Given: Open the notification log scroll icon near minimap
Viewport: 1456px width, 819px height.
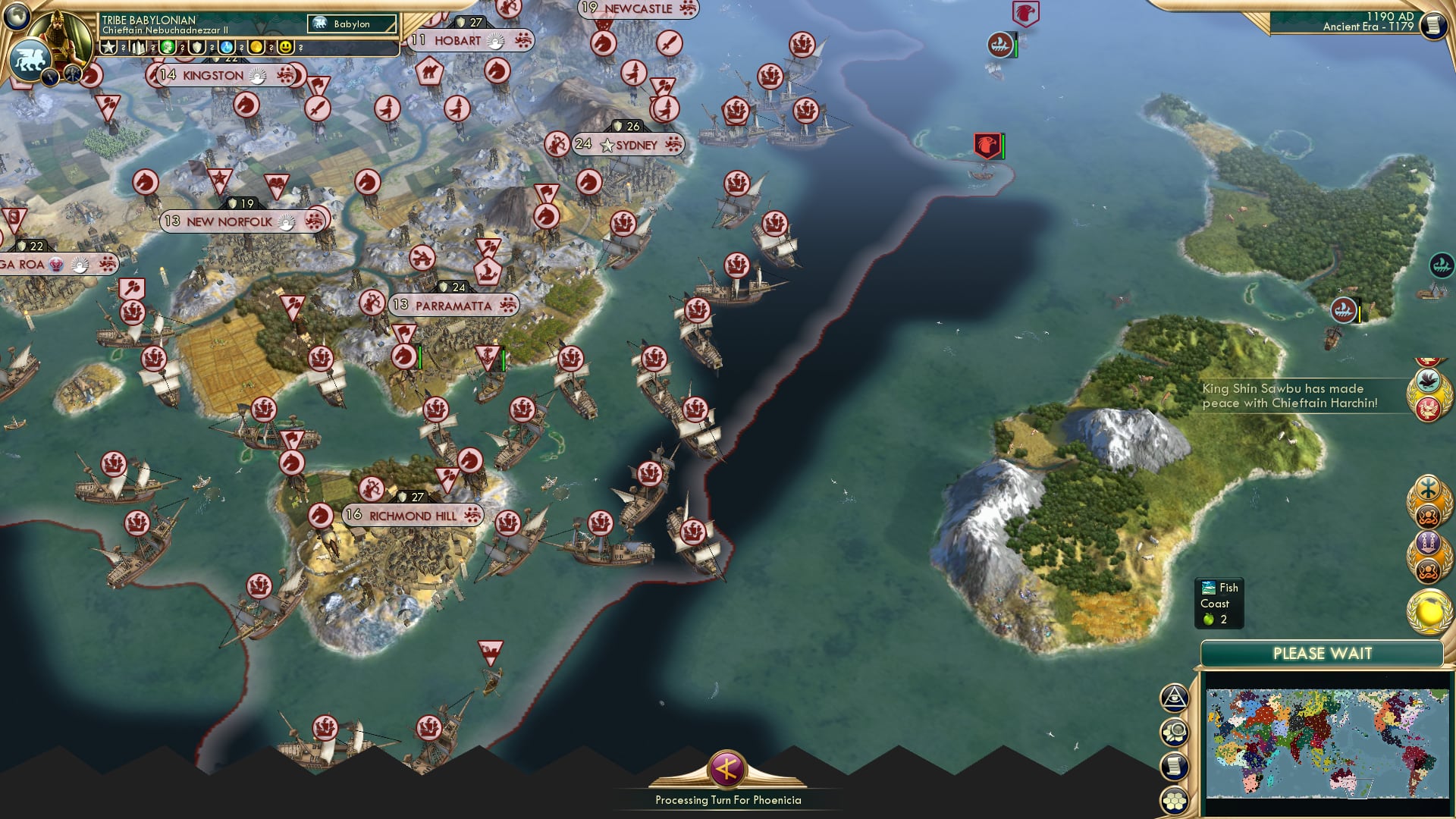Looking at the screenshot, I should 1175,765.
